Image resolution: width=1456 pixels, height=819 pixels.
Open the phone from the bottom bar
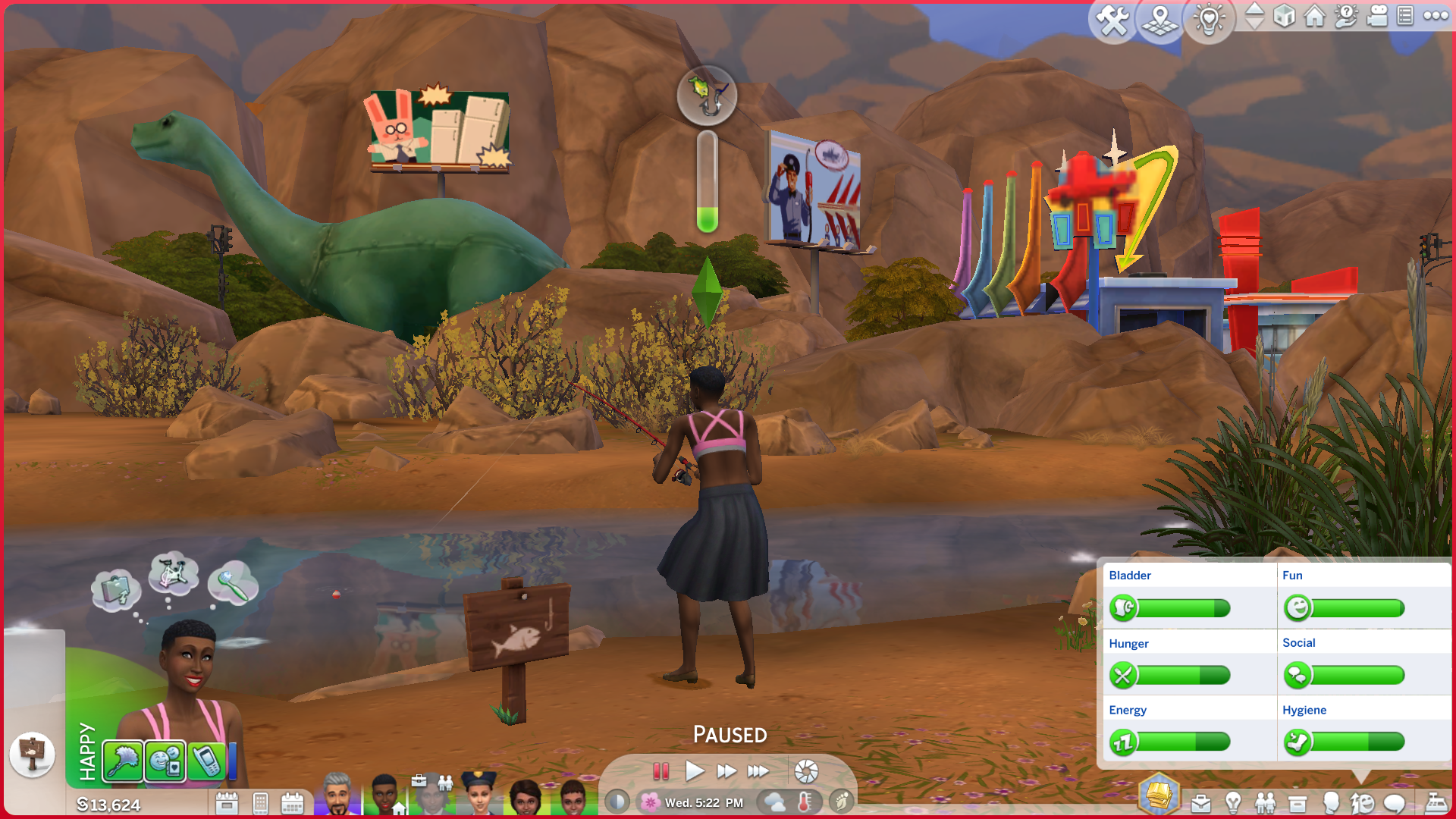(x=260, y=803)
